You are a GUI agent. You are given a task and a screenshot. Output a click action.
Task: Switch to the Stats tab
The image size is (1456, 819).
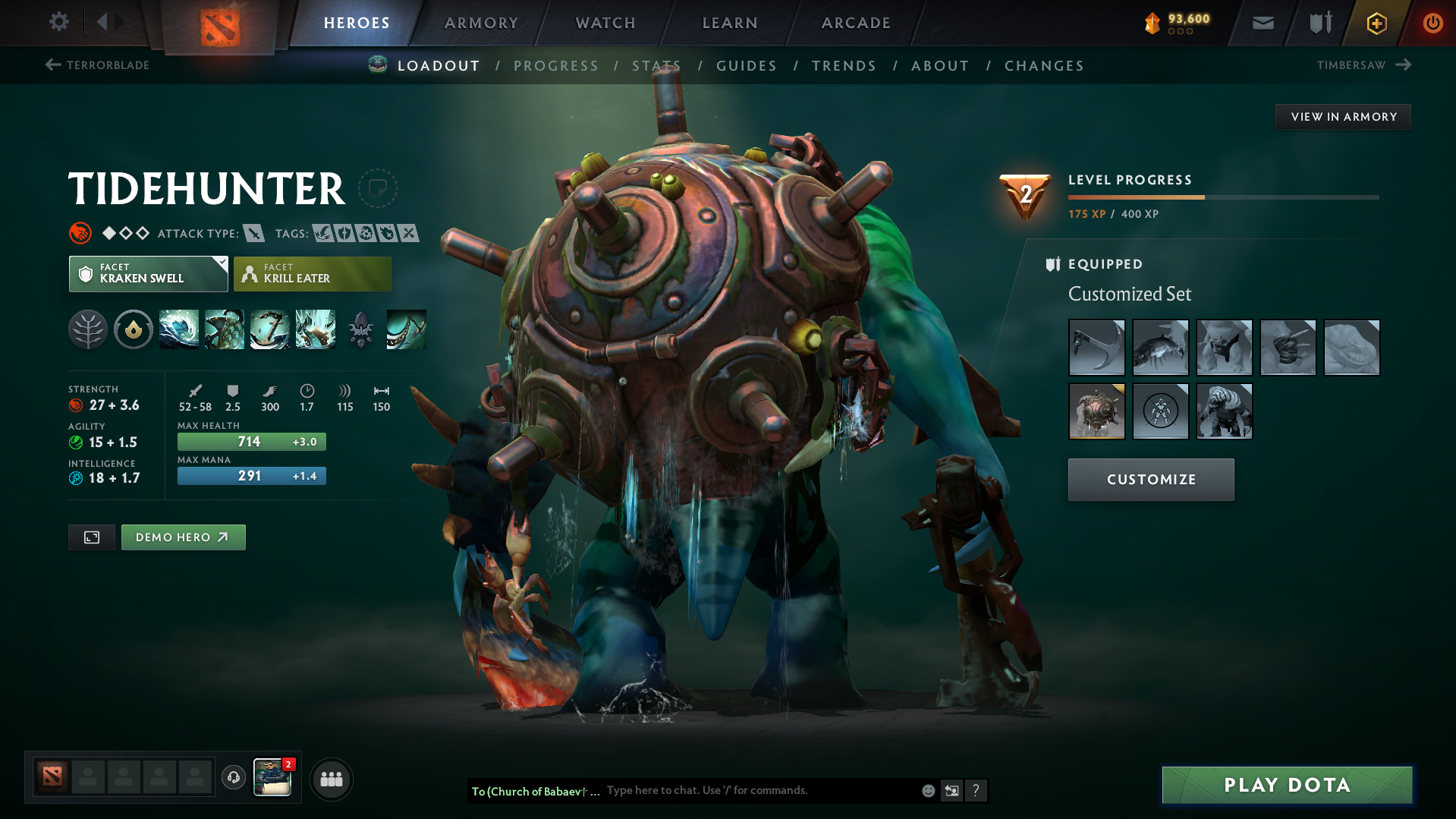click(x=656, y=65)
